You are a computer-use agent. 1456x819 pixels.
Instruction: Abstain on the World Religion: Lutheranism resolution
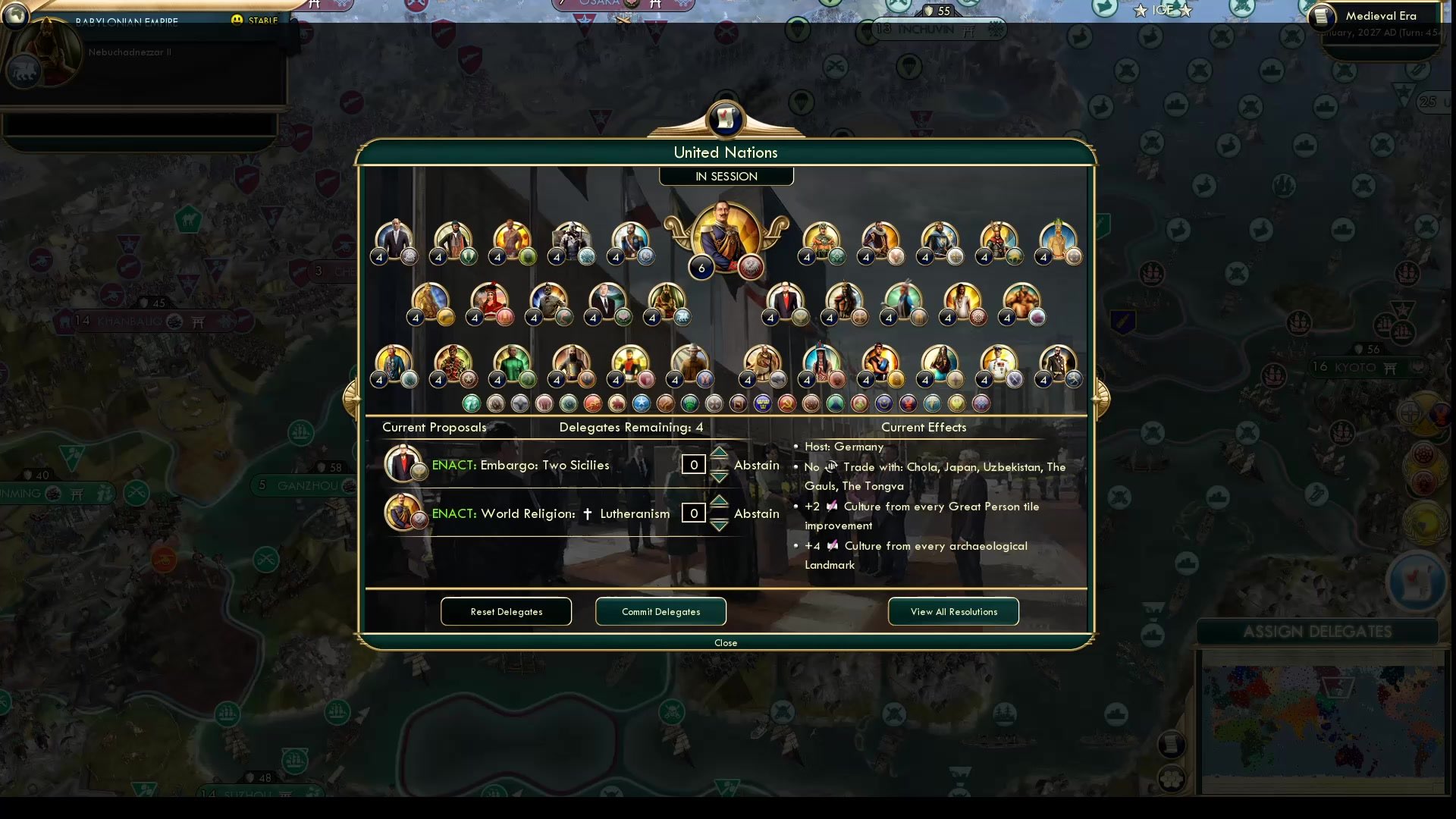(x=756, y=513)
